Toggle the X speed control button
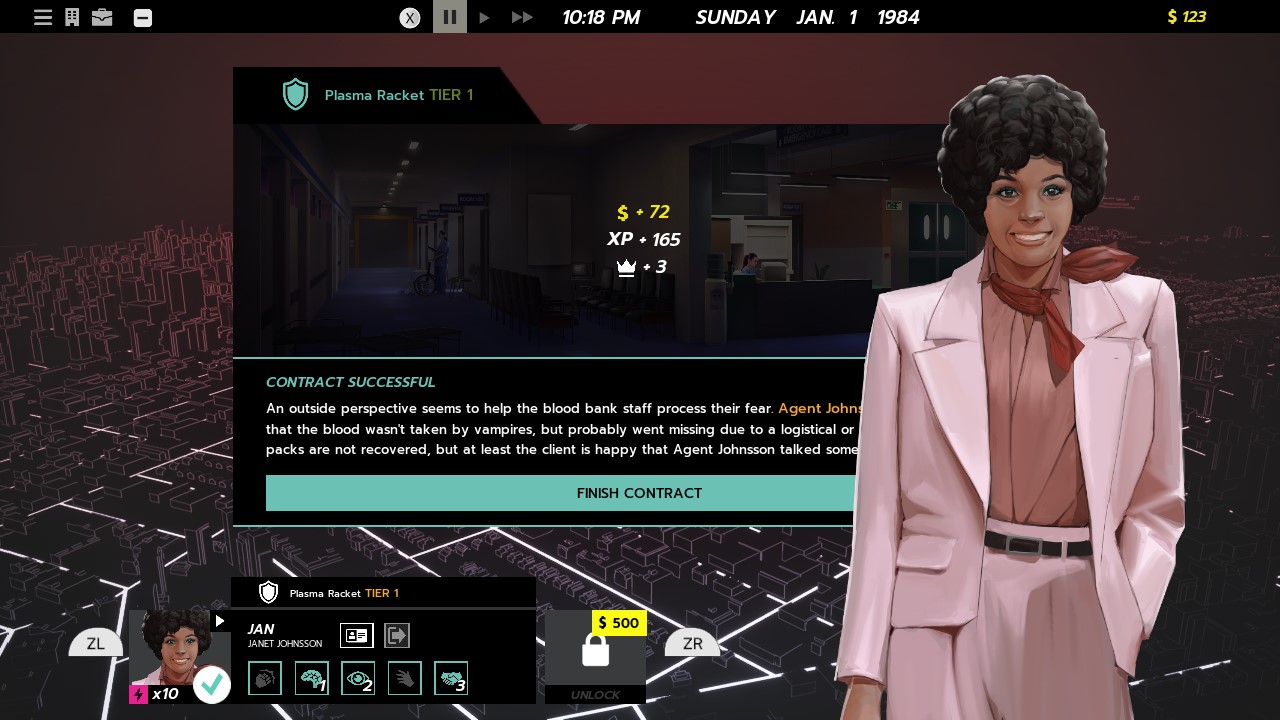Screen dimensions: 1280x720 (x=410, y=18)
